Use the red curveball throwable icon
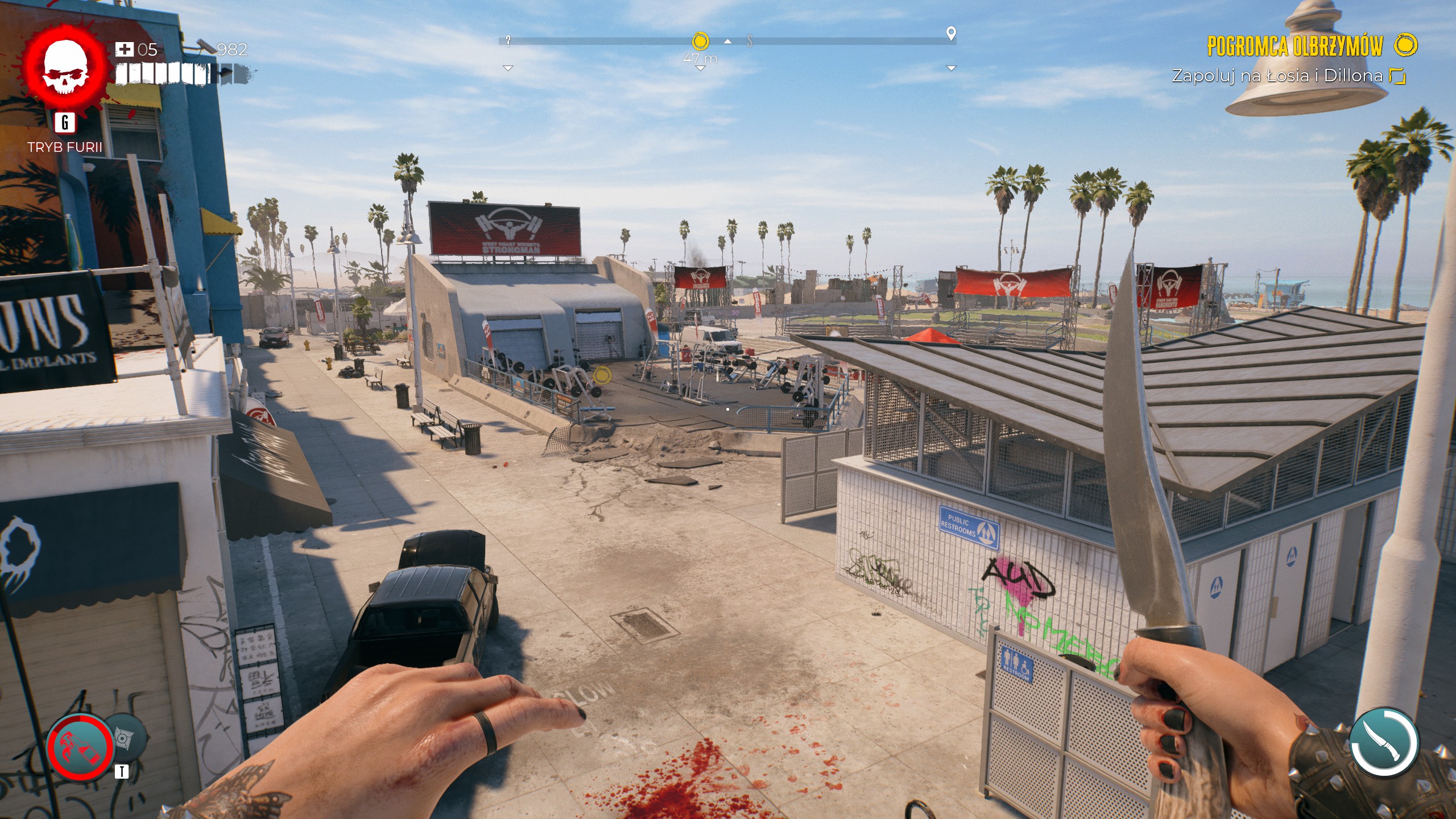1456x819 pixels. click(80, 747)
